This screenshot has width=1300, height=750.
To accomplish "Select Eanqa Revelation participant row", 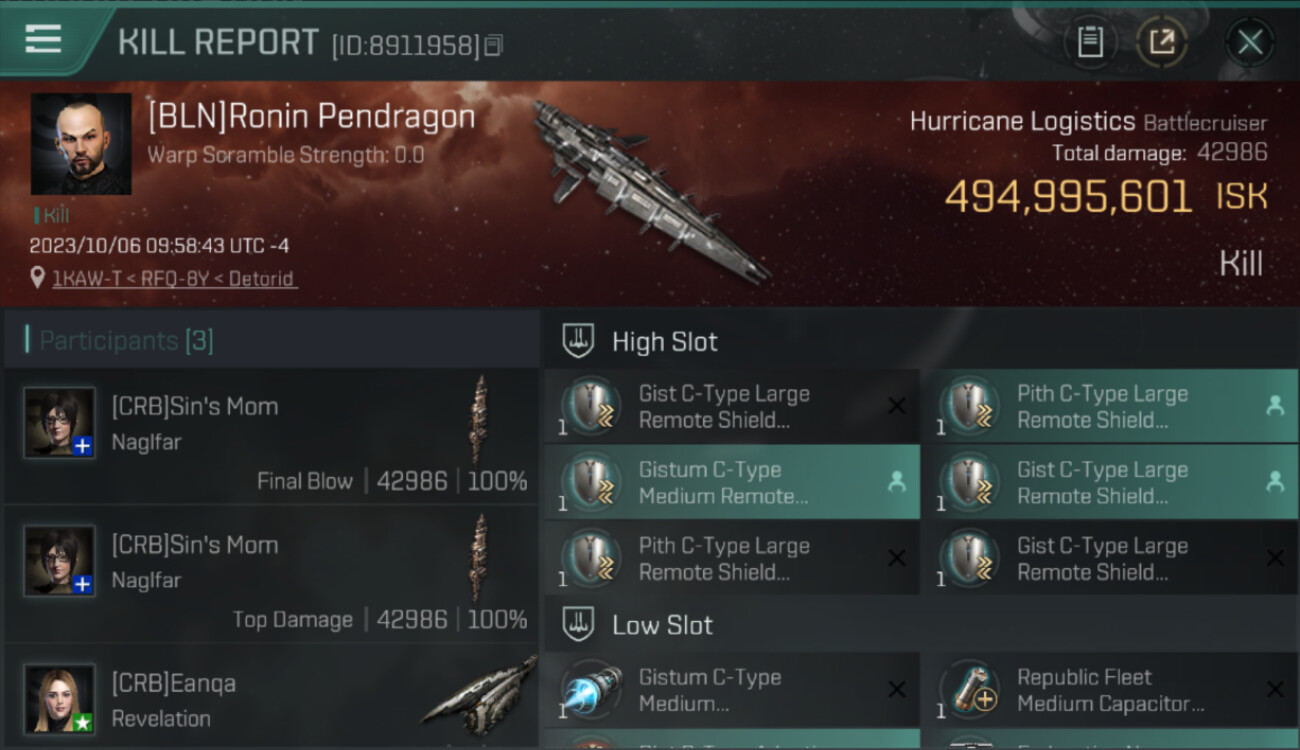I will pos(271,698).
